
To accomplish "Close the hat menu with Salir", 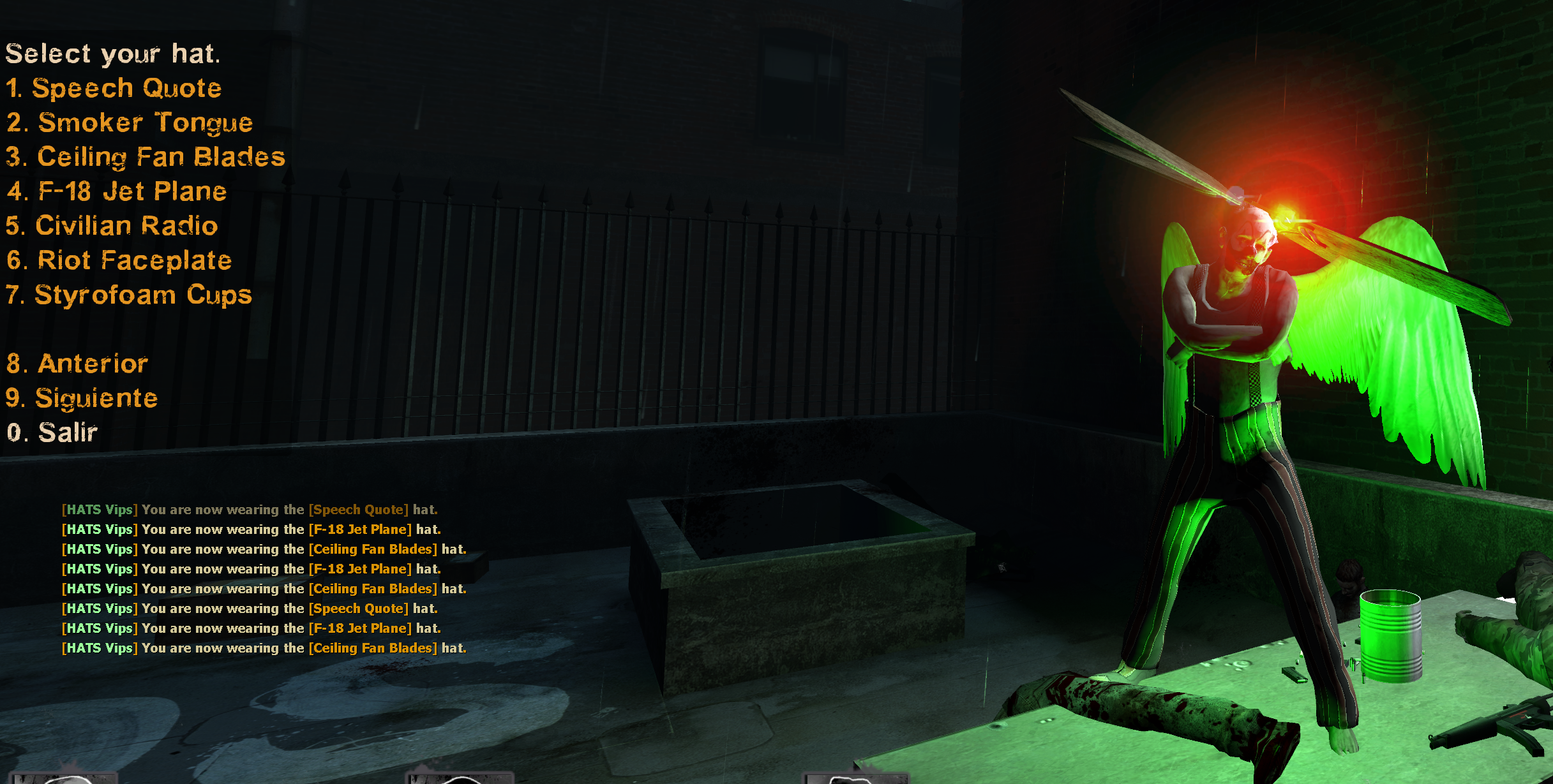I will [x=52, y=433].
